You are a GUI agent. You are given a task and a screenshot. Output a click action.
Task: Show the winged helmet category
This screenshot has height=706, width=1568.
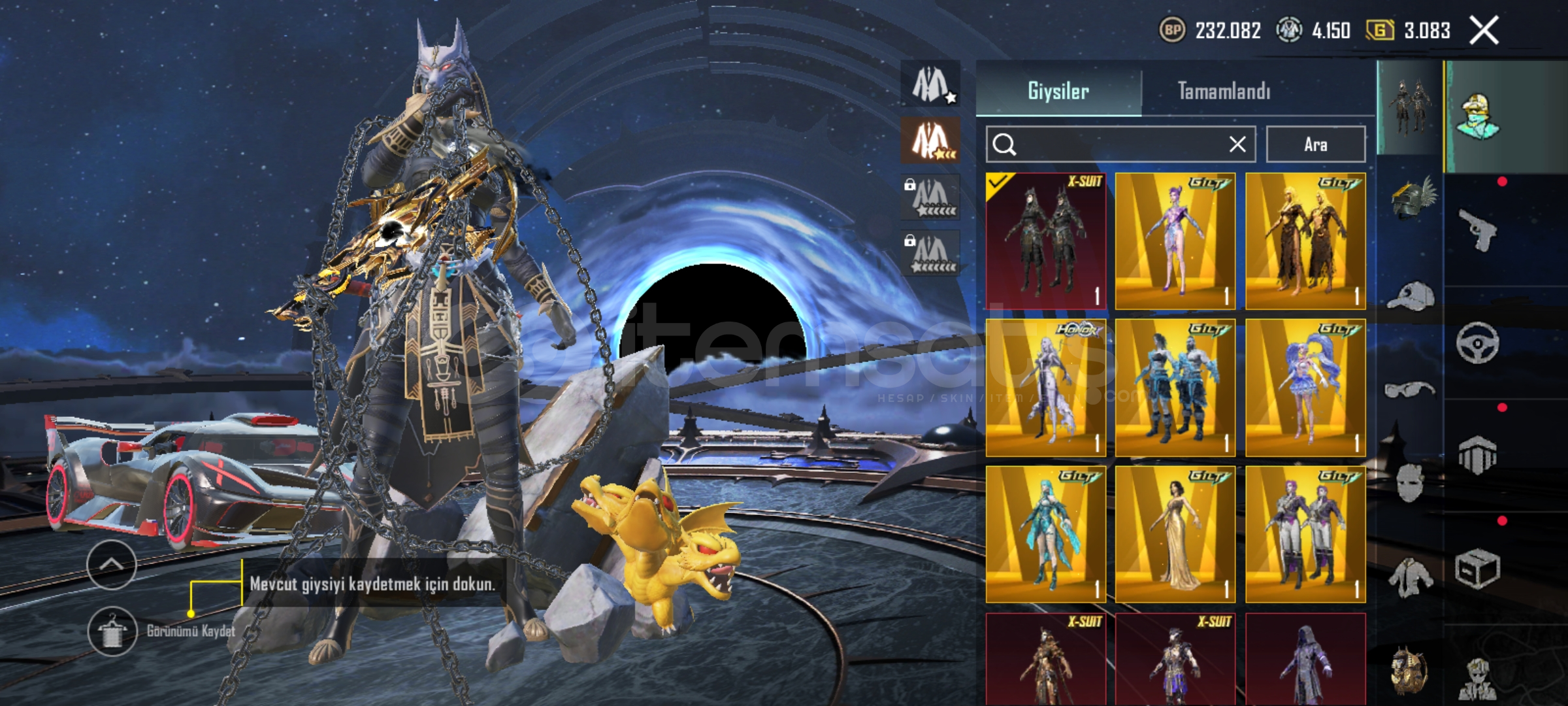click(x=1411, y=198)
